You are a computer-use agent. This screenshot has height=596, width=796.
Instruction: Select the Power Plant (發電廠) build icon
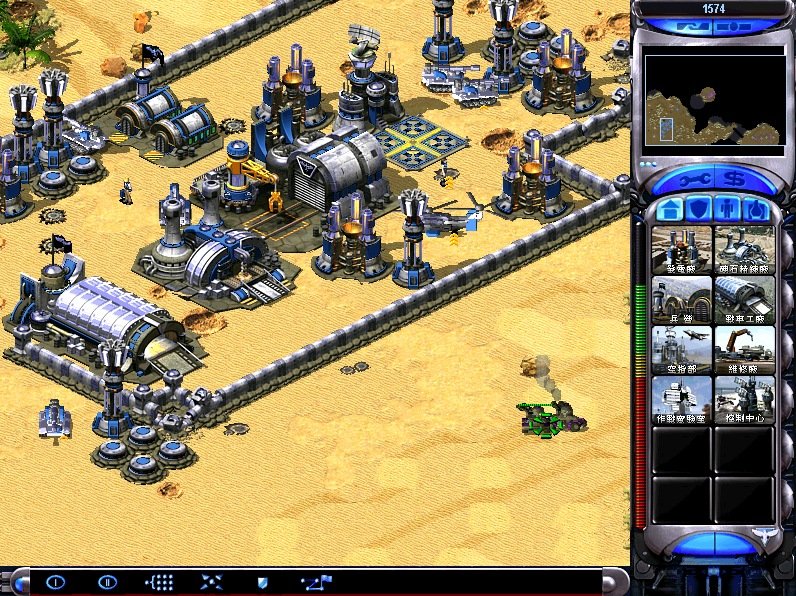682,250
